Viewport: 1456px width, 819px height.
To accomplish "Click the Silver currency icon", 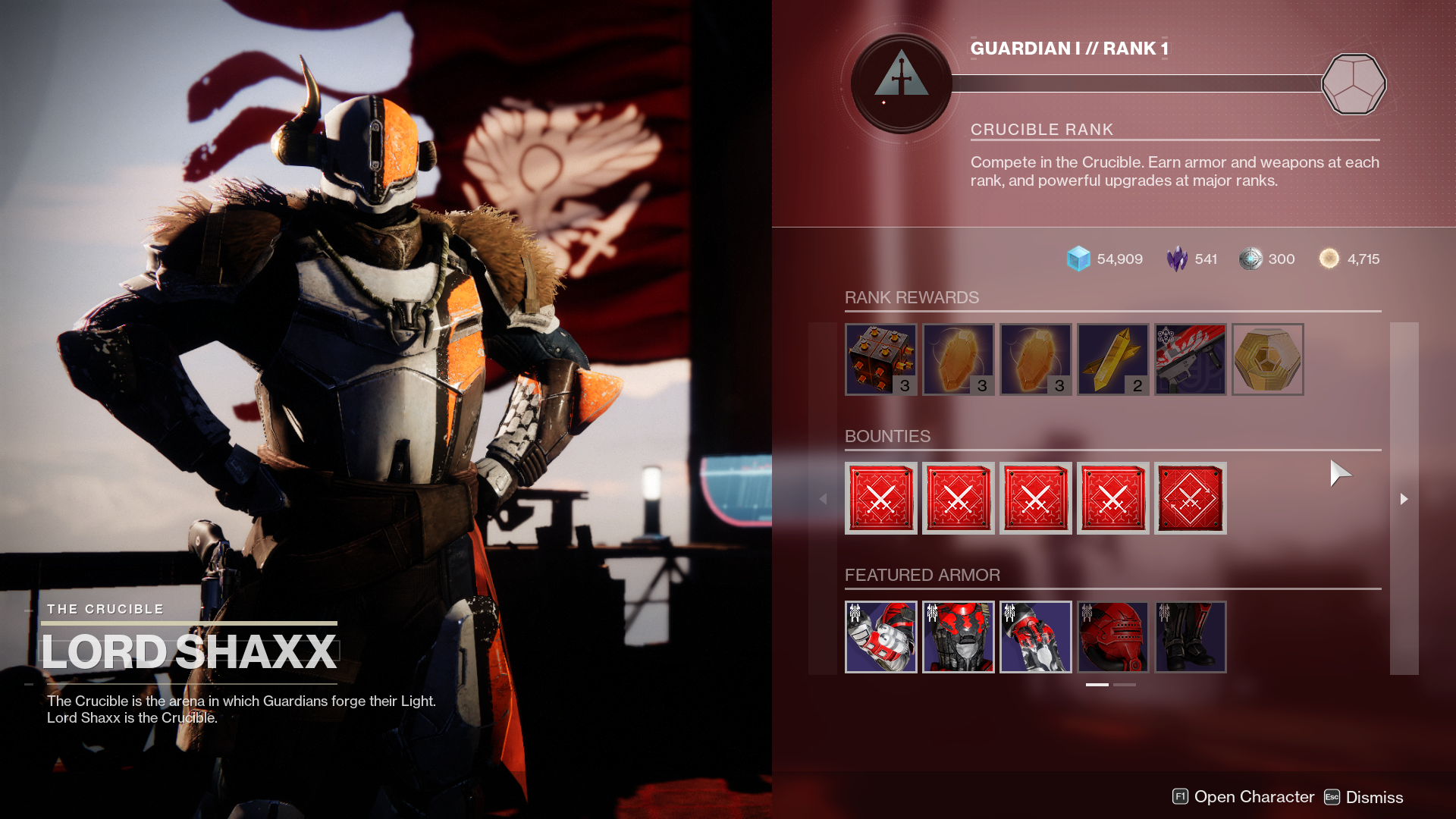I will [x=1251, y=259].
